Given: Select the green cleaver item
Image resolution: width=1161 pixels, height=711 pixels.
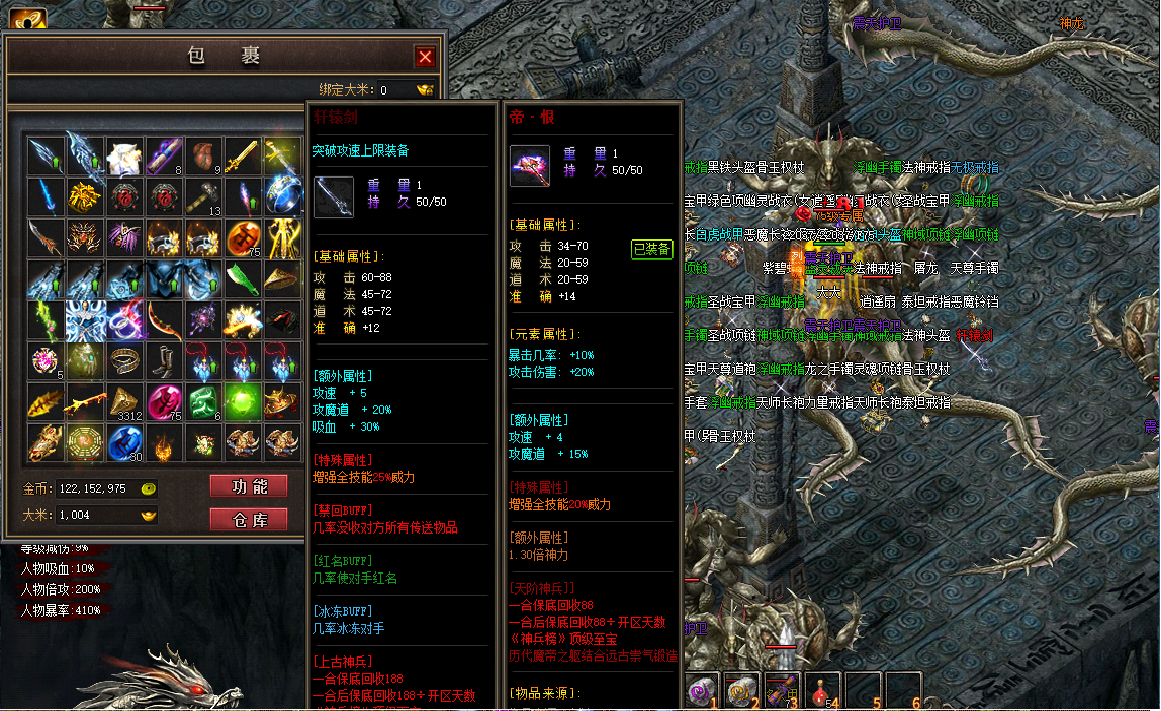Looking at the screenshot, I should tap(243, 278).
